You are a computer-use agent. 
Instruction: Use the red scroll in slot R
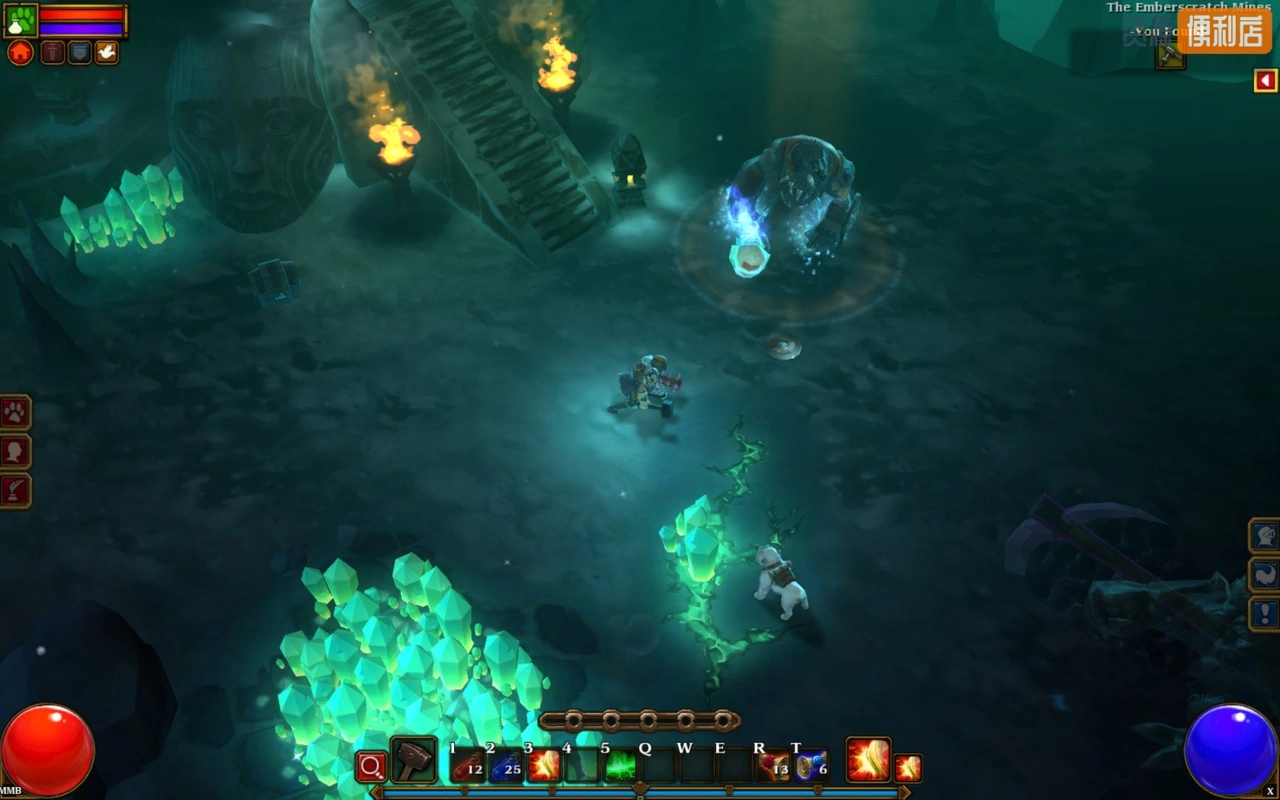tap(774, 766)
